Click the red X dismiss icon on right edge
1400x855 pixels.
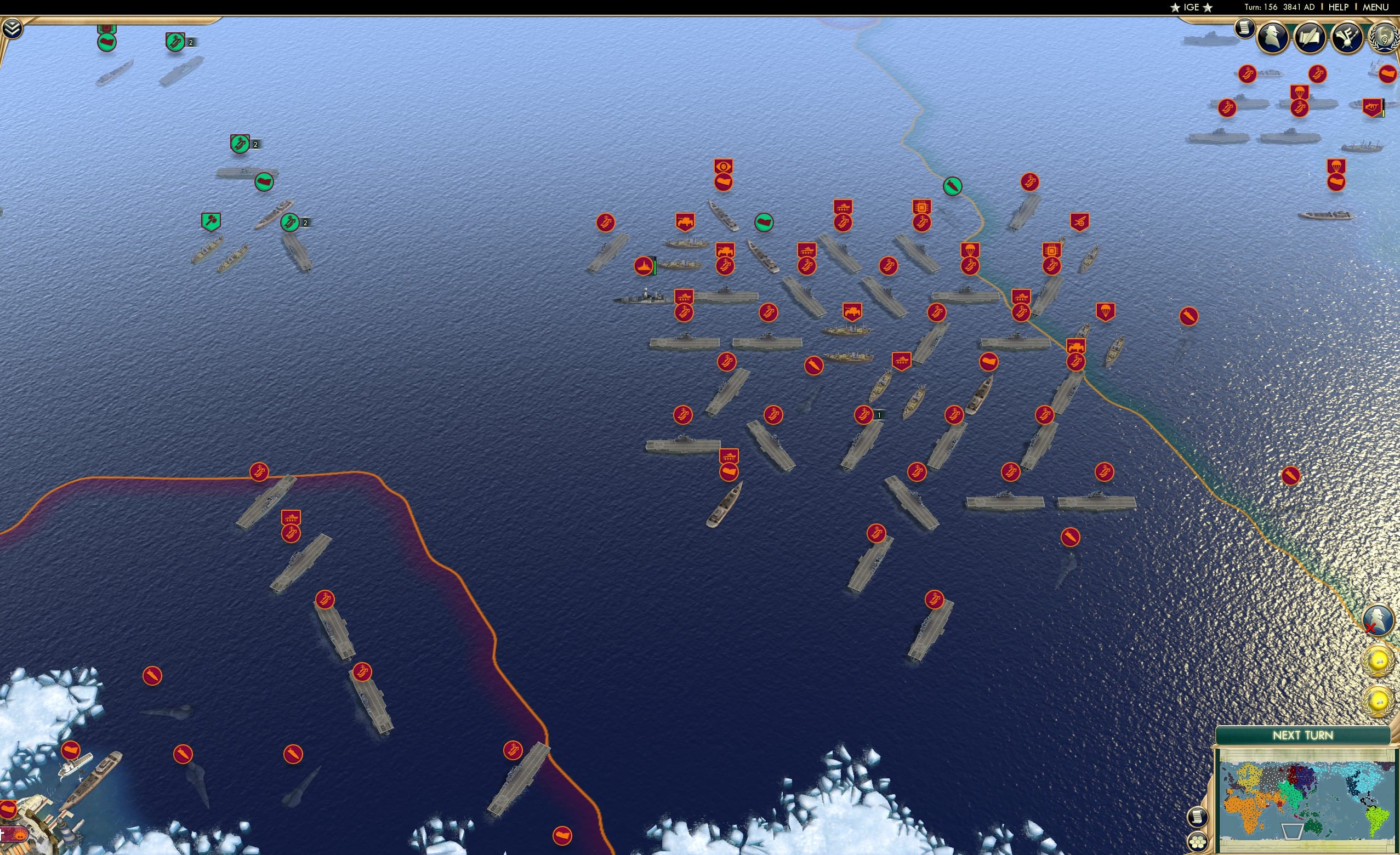click(1370, 628)
